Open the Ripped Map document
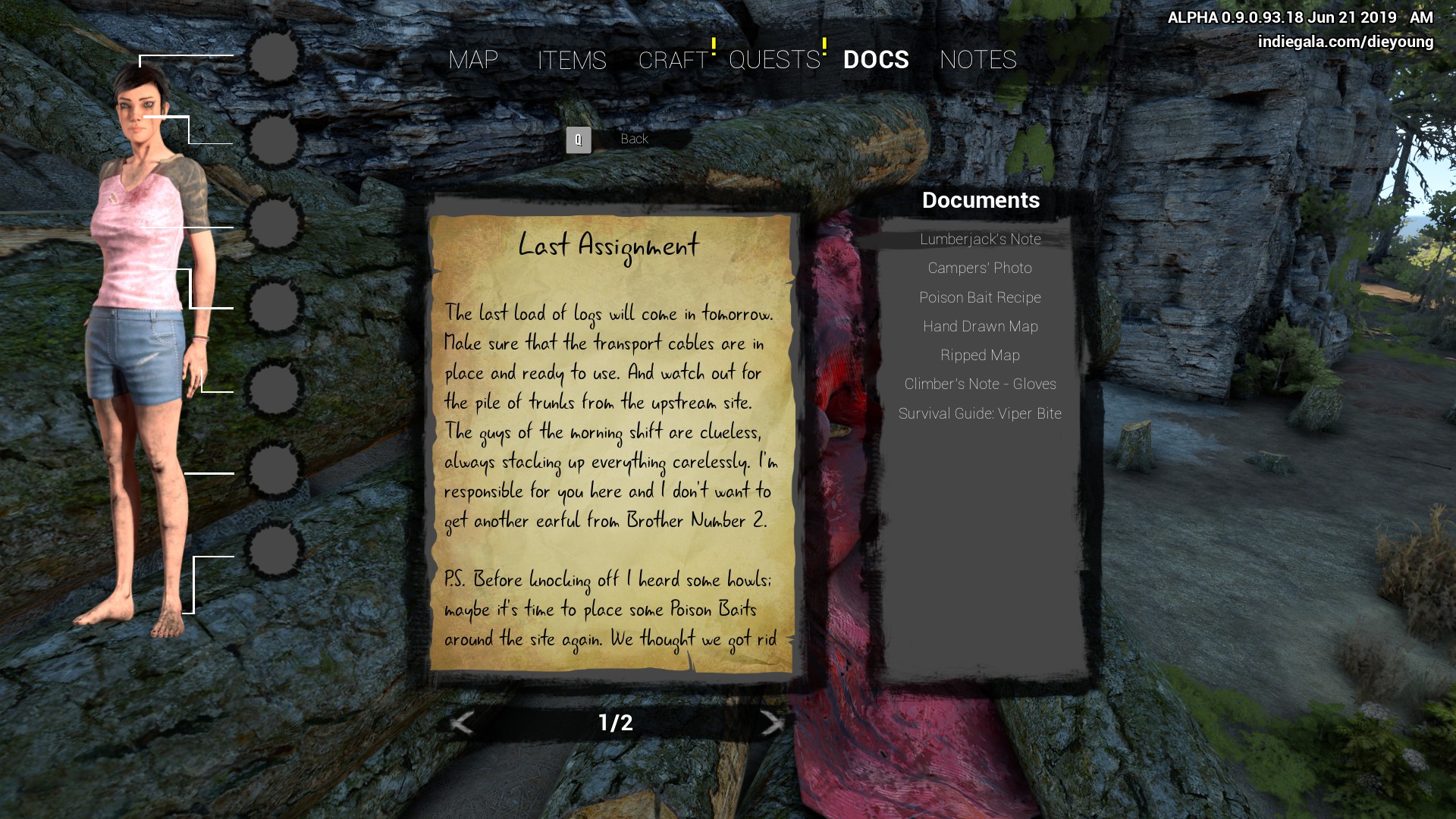This screenshot has height=819, width=1456. pos(980,356)
